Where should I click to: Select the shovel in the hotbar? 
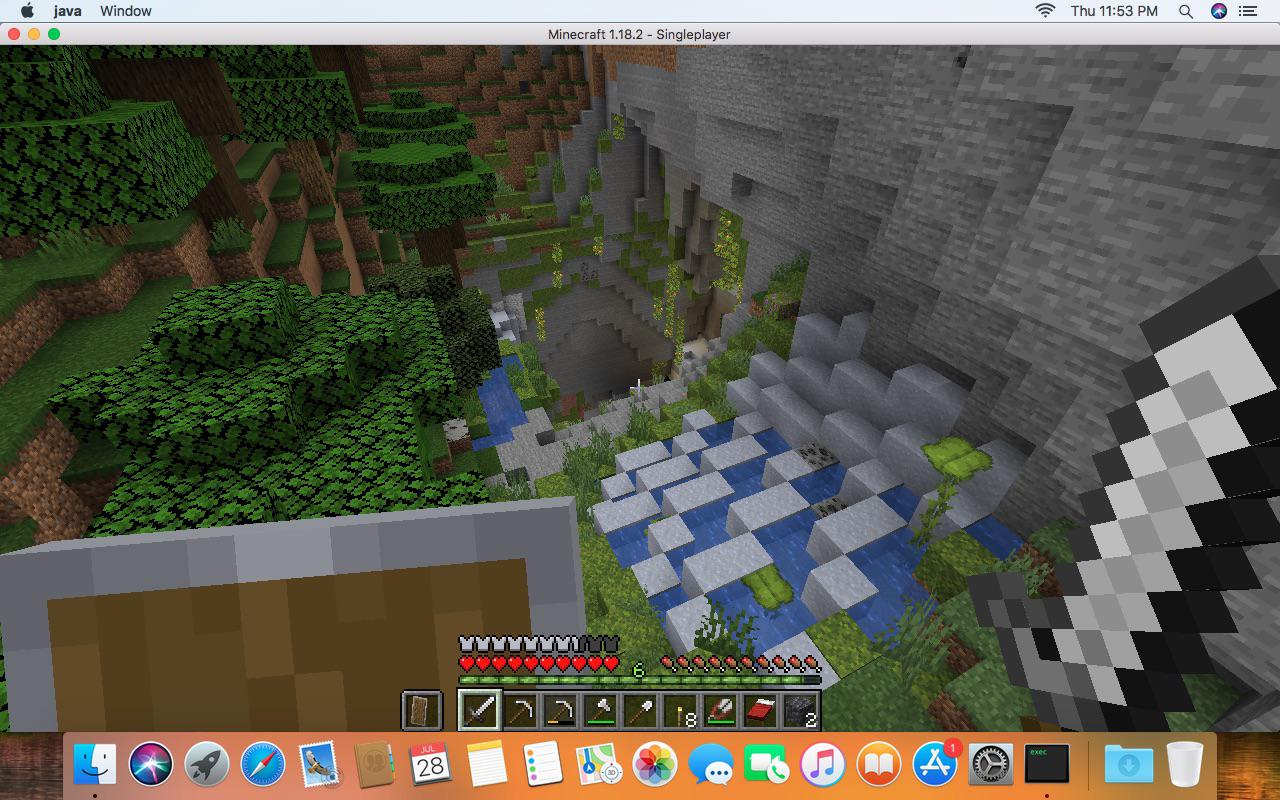click(x=643, y=710)
